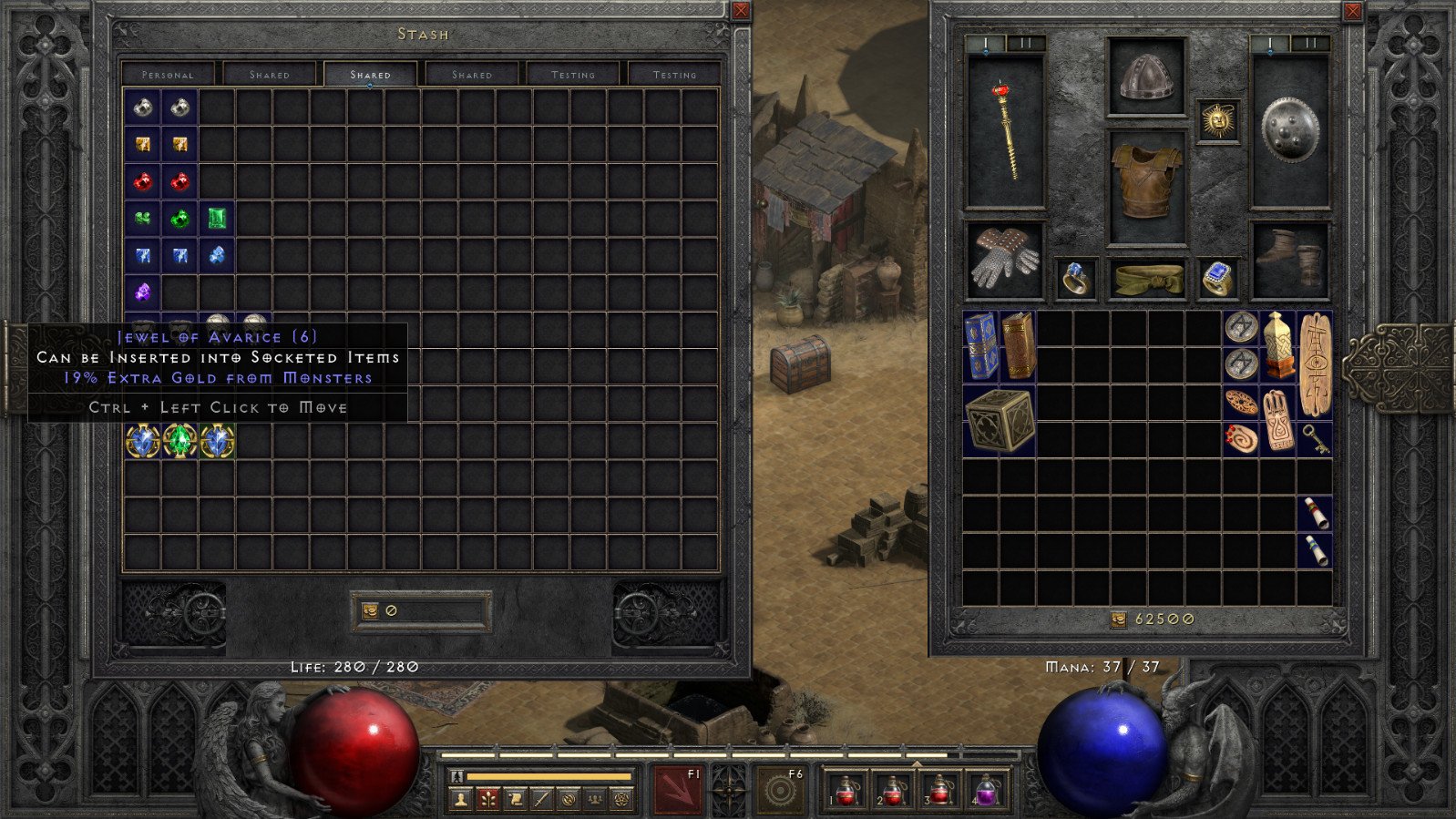The width and height of the screenshot is (1456, 819).
Task: Click the sword icon on the bottom toolbar
Action: [x=542, y=799]
